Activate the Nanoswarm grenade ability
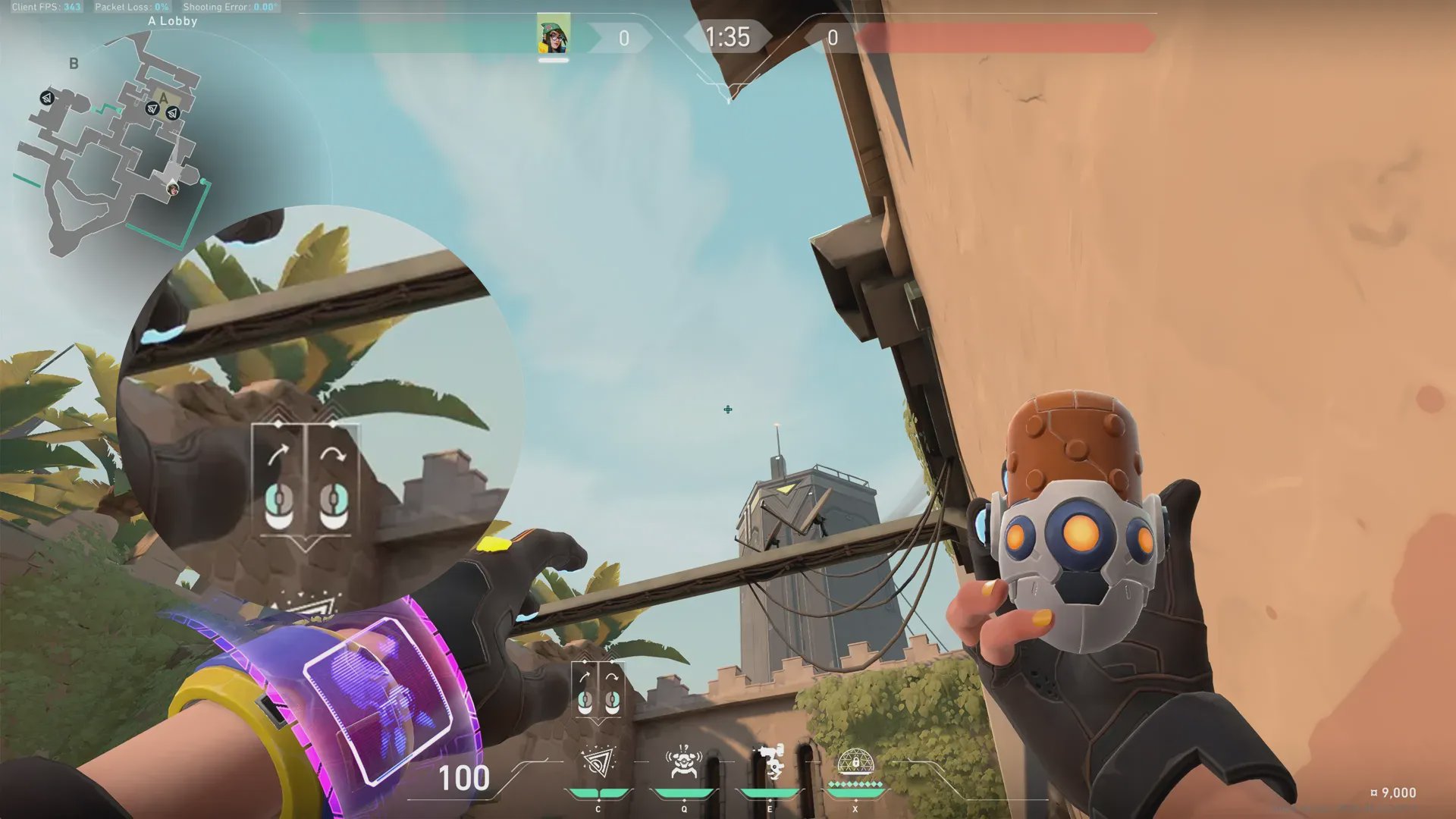This screenshot has height=819, width=1456. (x=598, y=763)
